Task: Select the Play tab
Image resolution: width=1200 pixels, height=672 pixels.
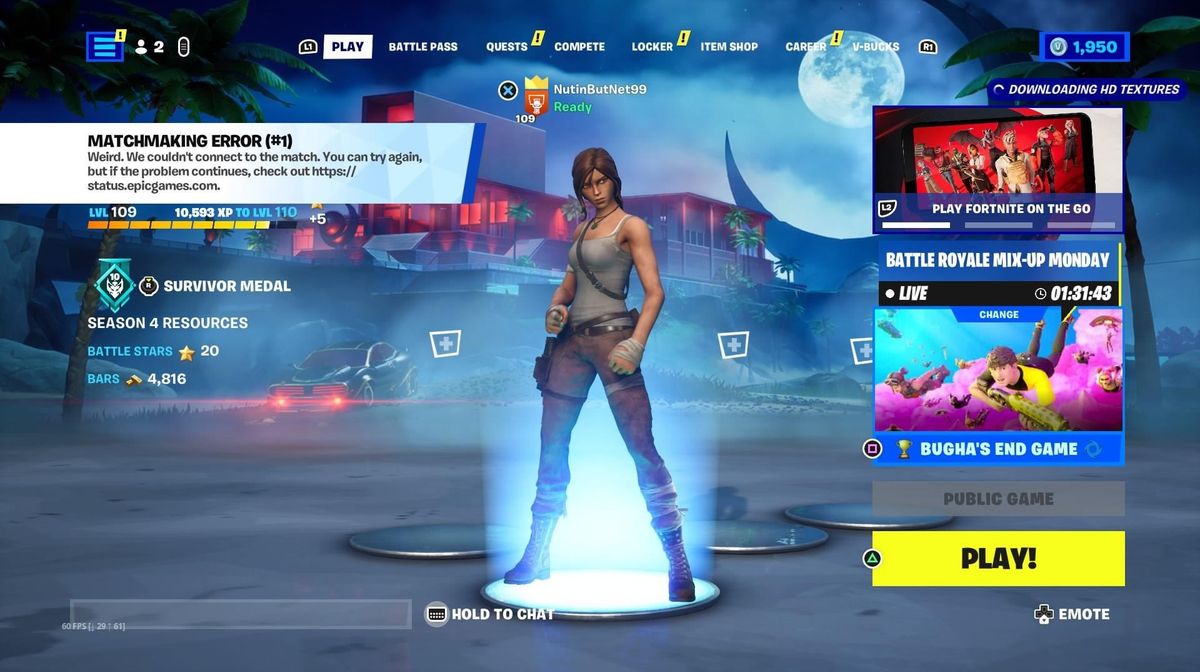Action: pos(347,47)
